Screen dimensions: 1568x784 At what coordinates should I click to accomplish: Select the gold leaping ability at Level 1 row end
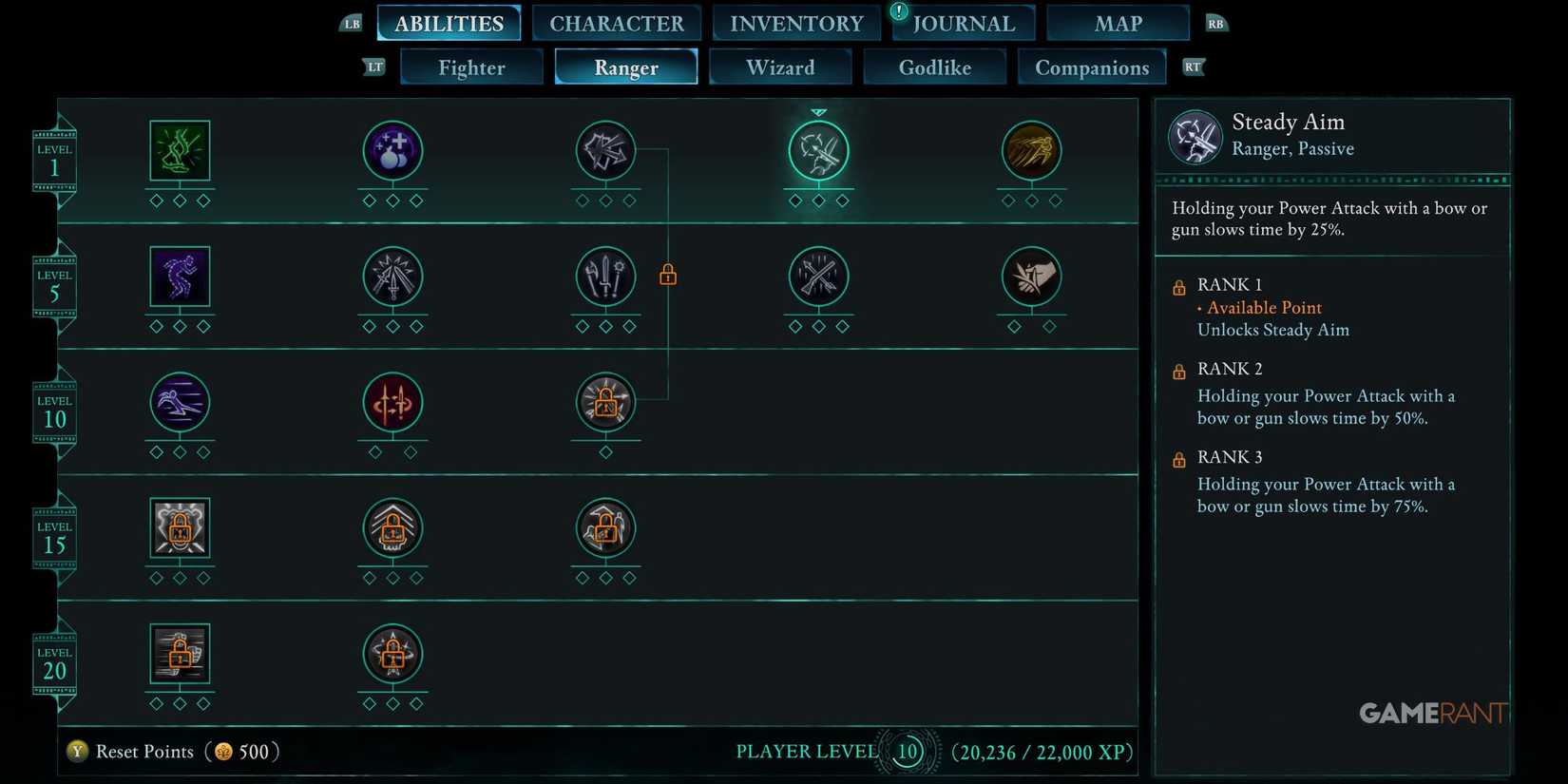pos(1032,149)
